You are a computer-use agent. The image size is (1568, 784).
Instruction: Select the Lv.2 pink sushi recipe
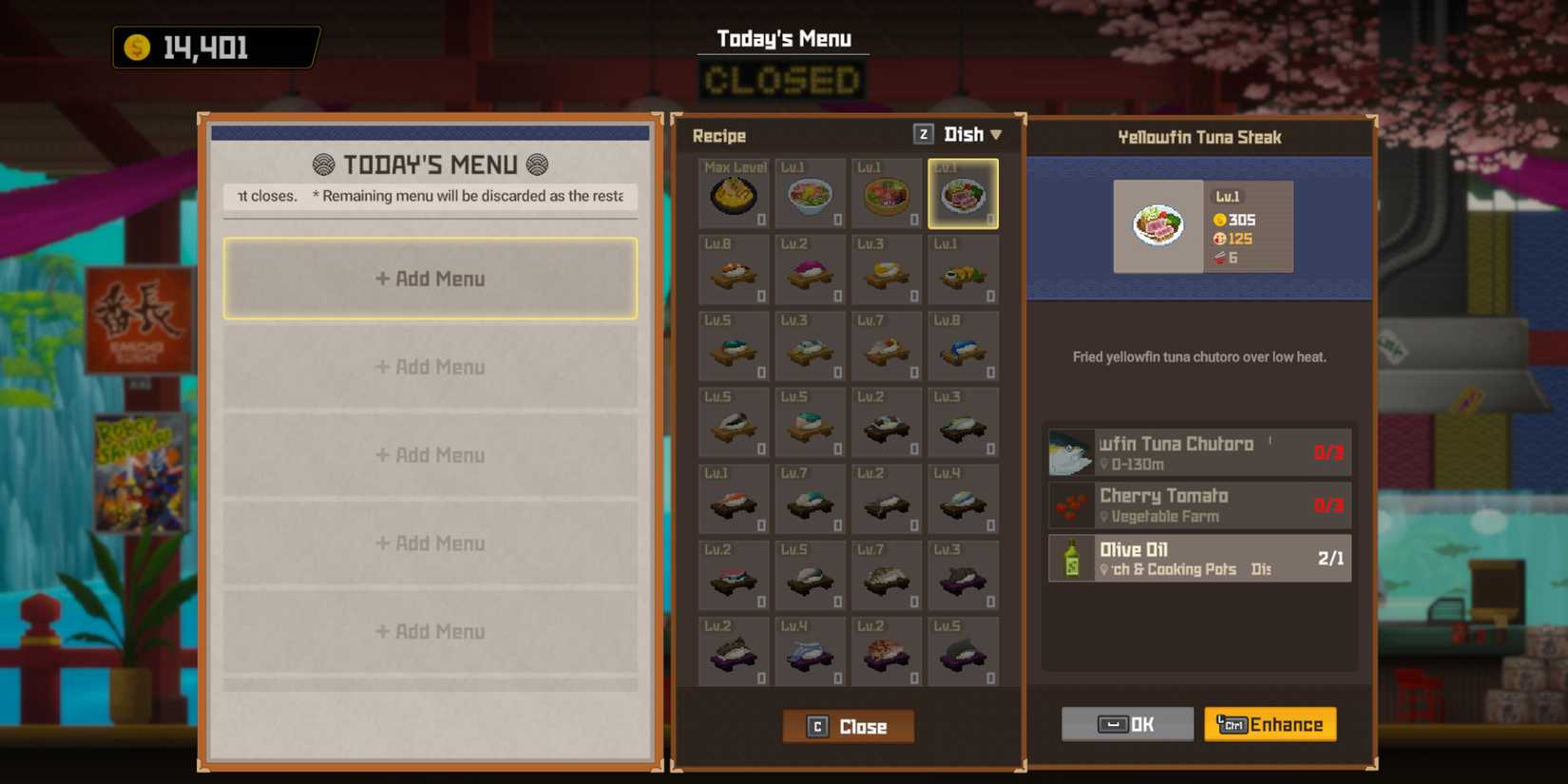pyautogui.click(x=810, y=271)
